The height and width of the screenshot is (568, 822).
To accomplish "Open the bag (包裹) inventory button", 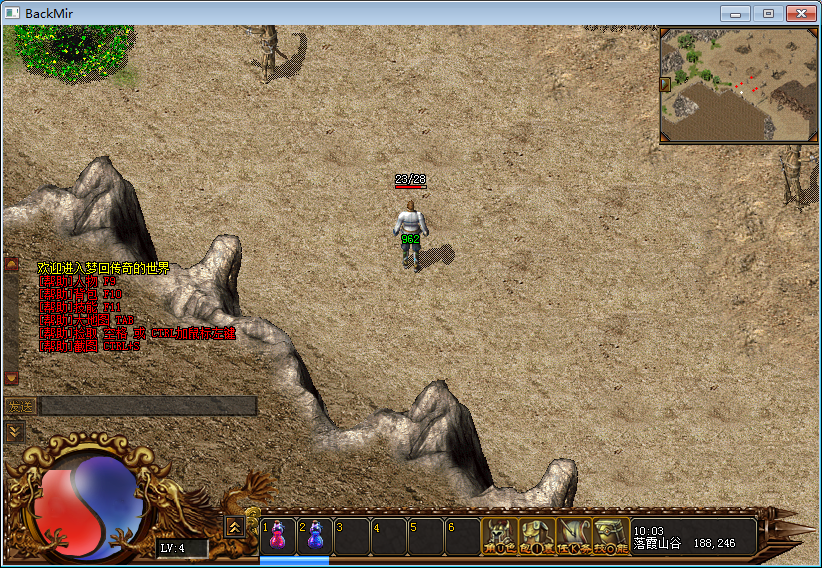I will pyautogui.click(x=537, y=536).
